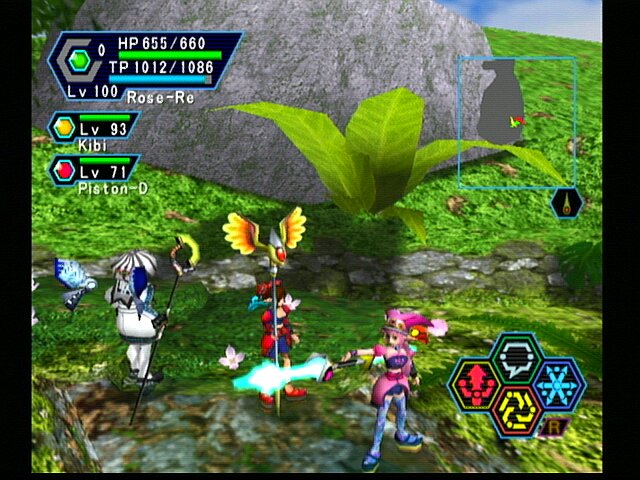Viewport: 640px width, 480px height.
Task: Choose party member Piston-D's status panel
Action: (x=92, y=170)
